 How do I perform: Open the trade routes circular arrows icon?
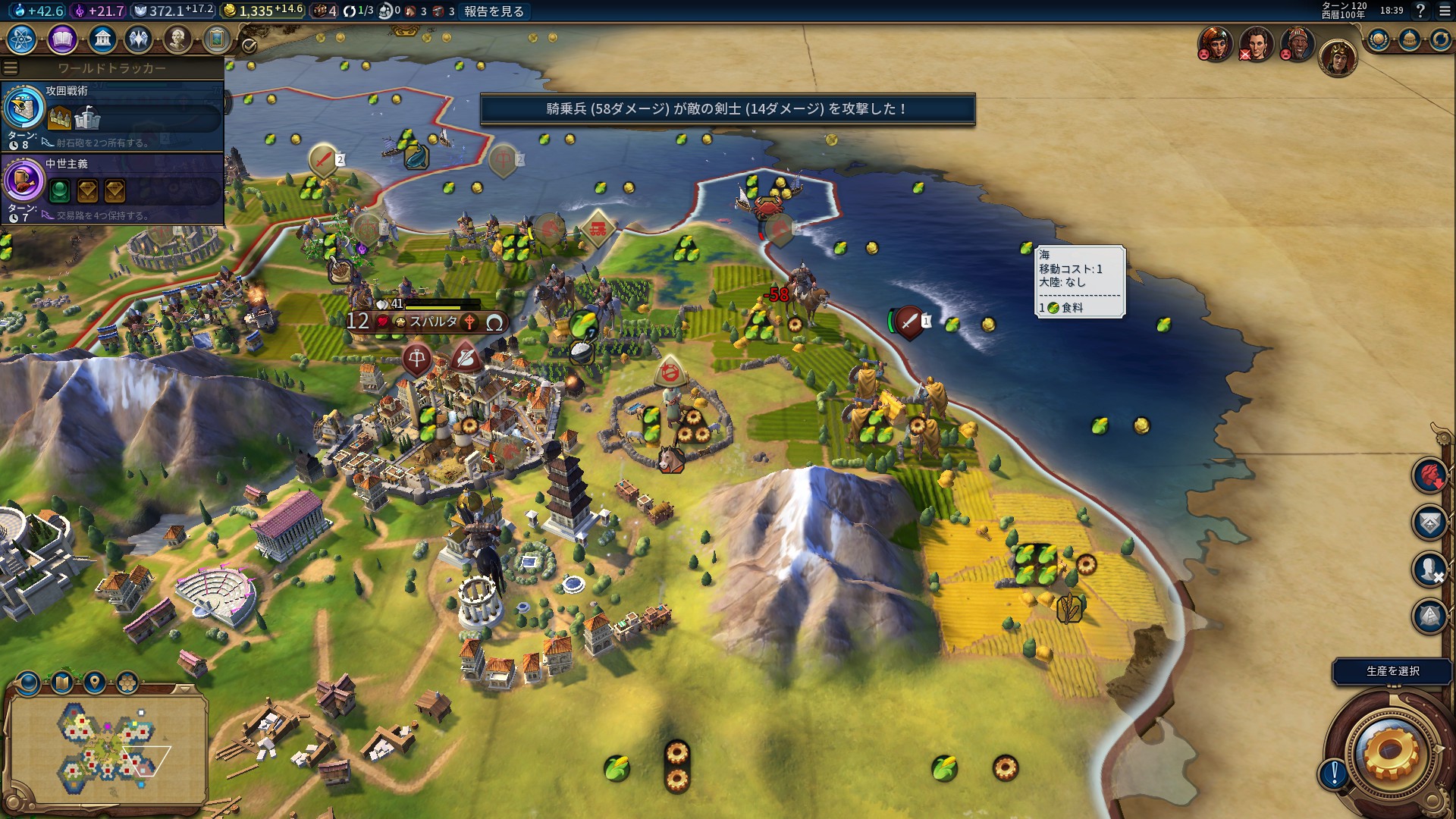1439,39
